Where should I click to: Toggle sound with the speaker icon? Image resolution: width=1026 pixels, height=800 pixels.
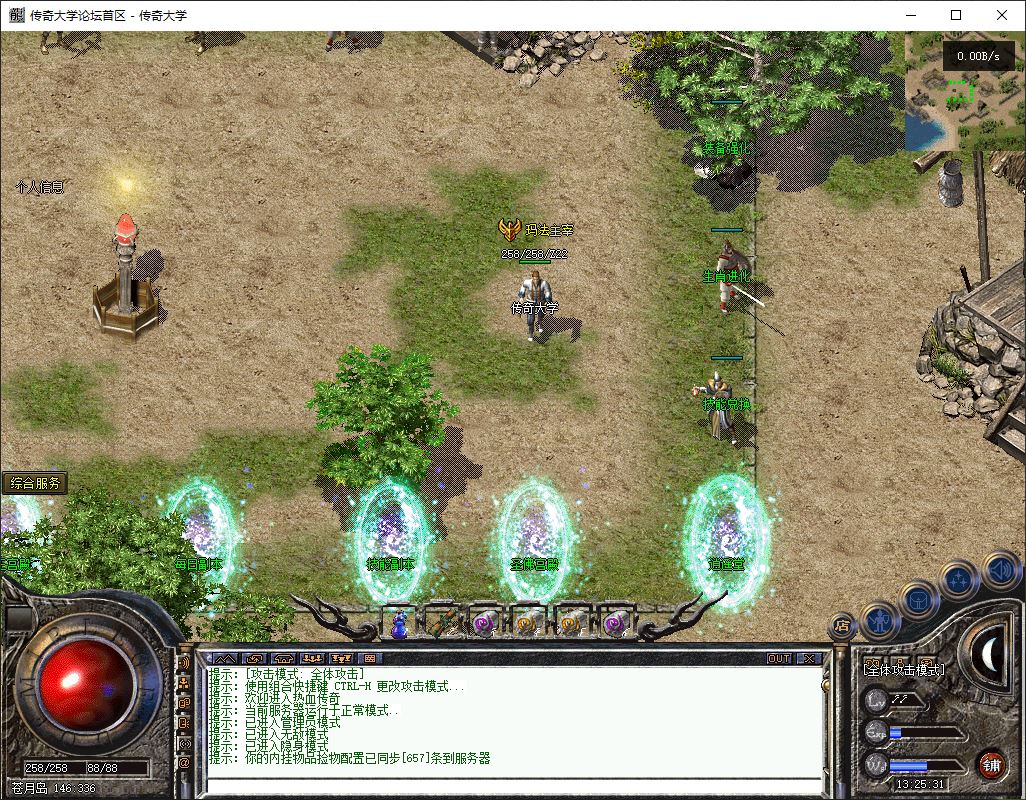(x=999, y=571)
